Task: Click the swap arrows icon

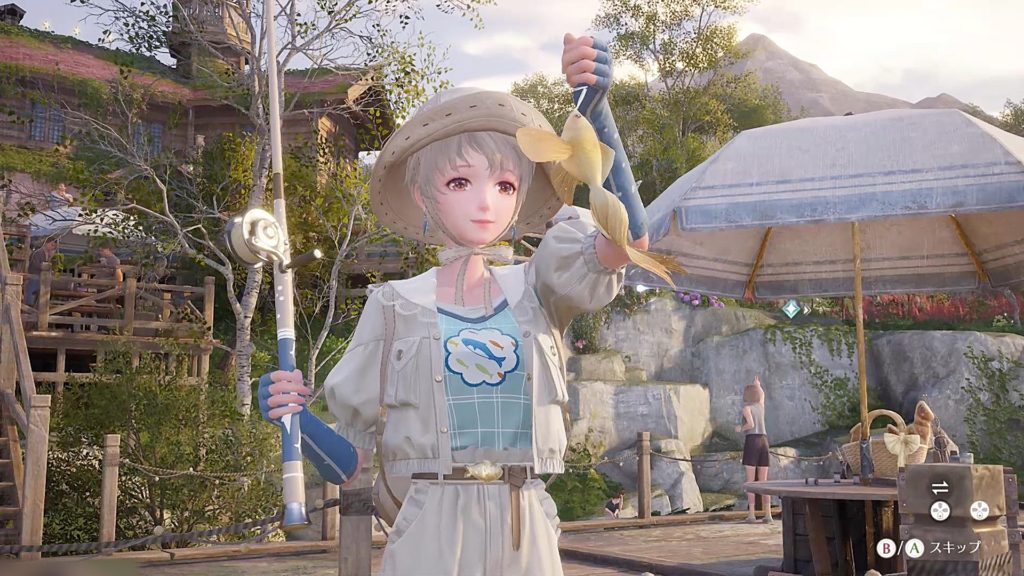Action: [939, 487]
